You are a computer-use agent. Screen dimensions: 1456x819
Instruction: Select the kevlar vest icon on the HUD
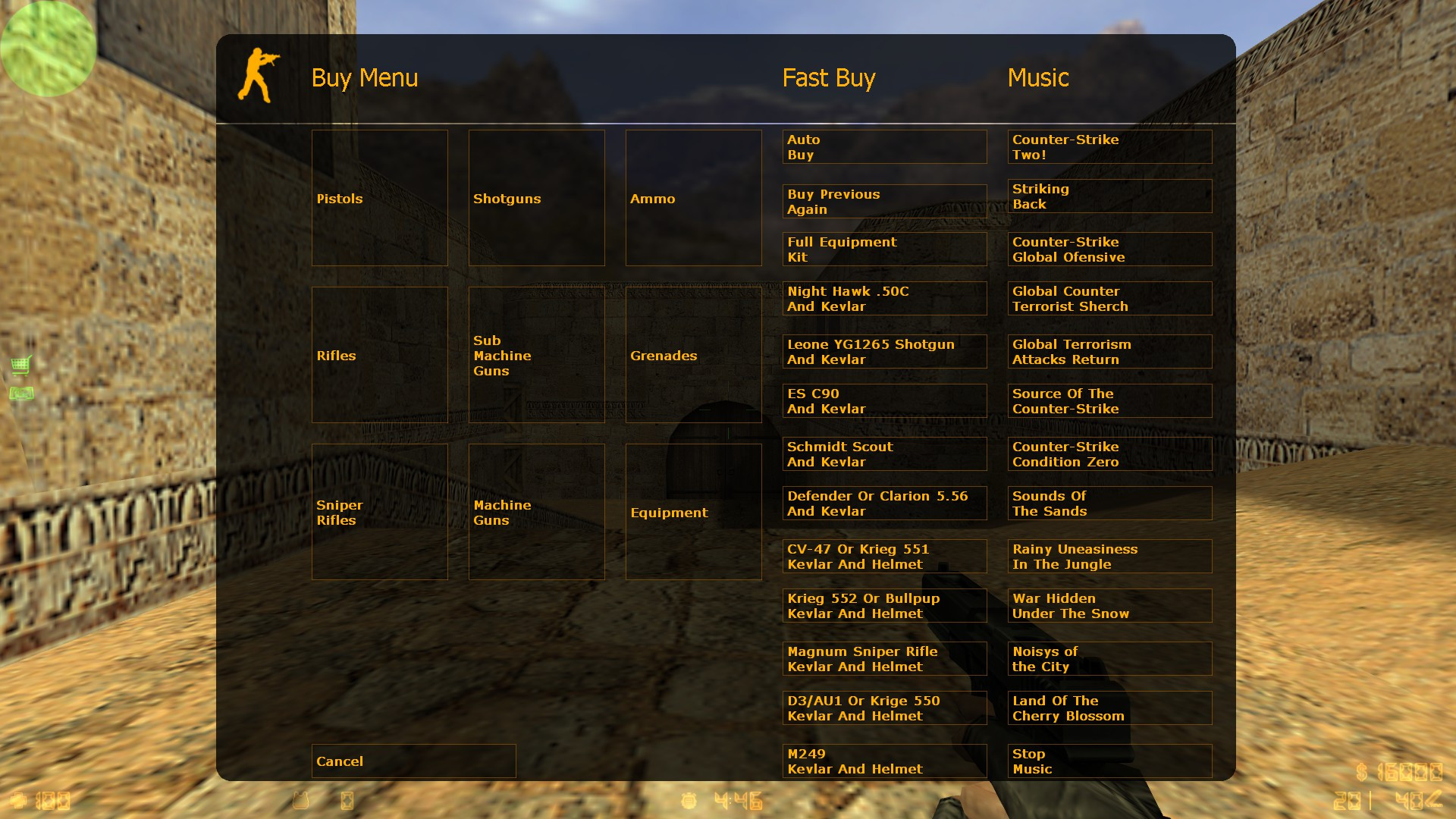coord(300,800)
